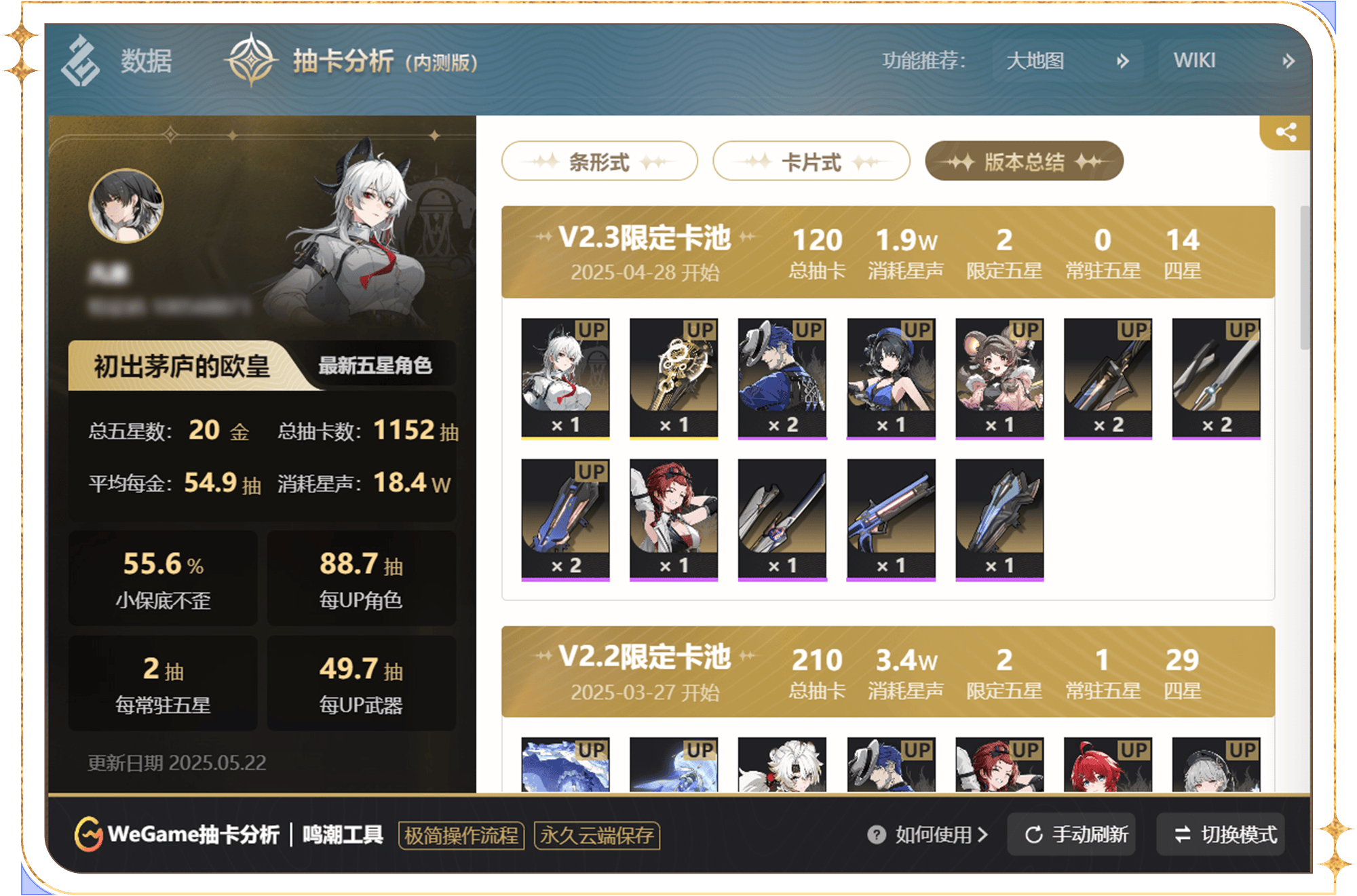Viewport: 1357px width, 896px height.
Task: Click the chevron arrow after 大地图
Action: click(x=1124, y=61)
